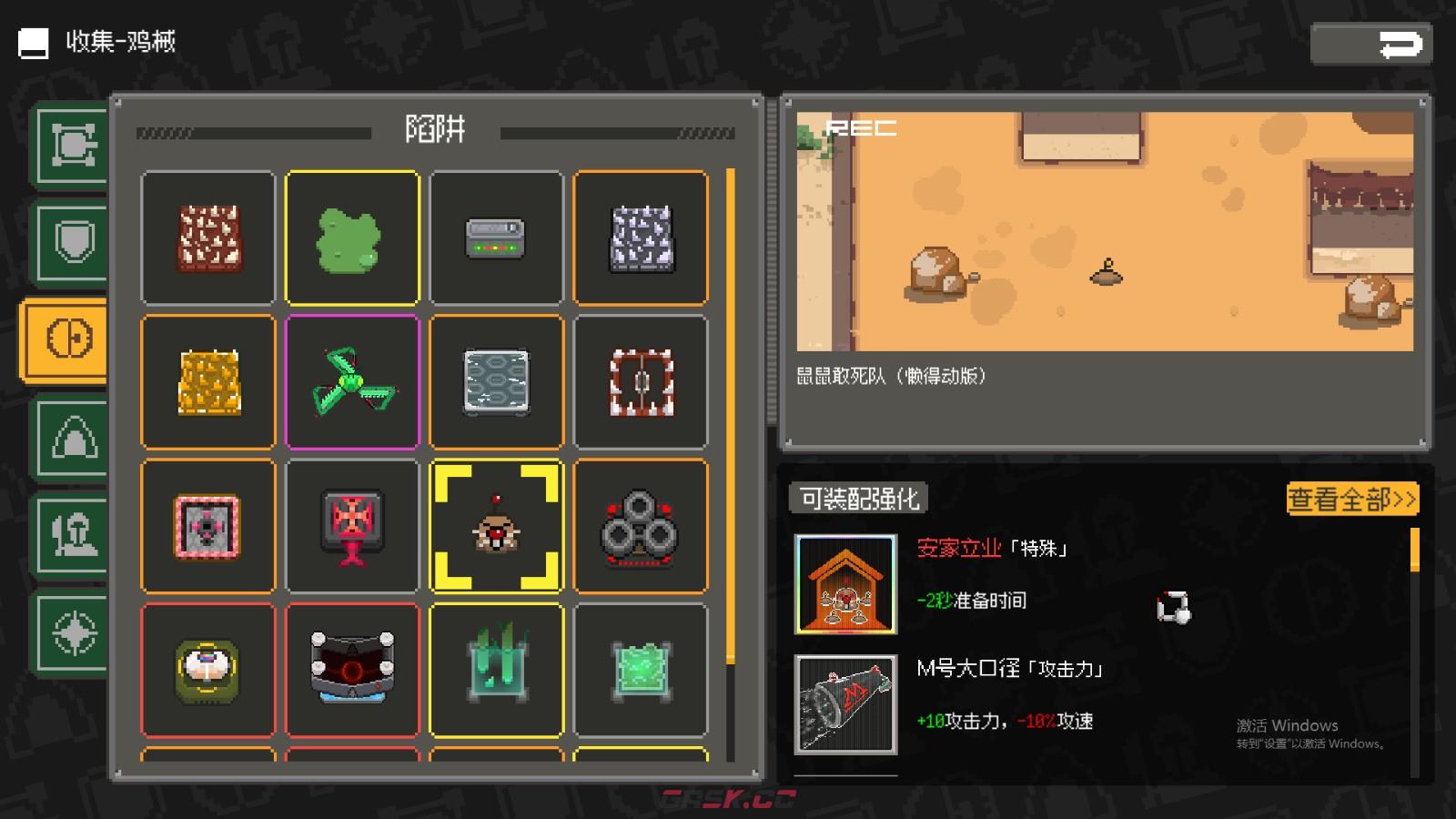Screen dimensions: 1456x819
Task: Choose the bear trap item in the grid
Action: 641,381
